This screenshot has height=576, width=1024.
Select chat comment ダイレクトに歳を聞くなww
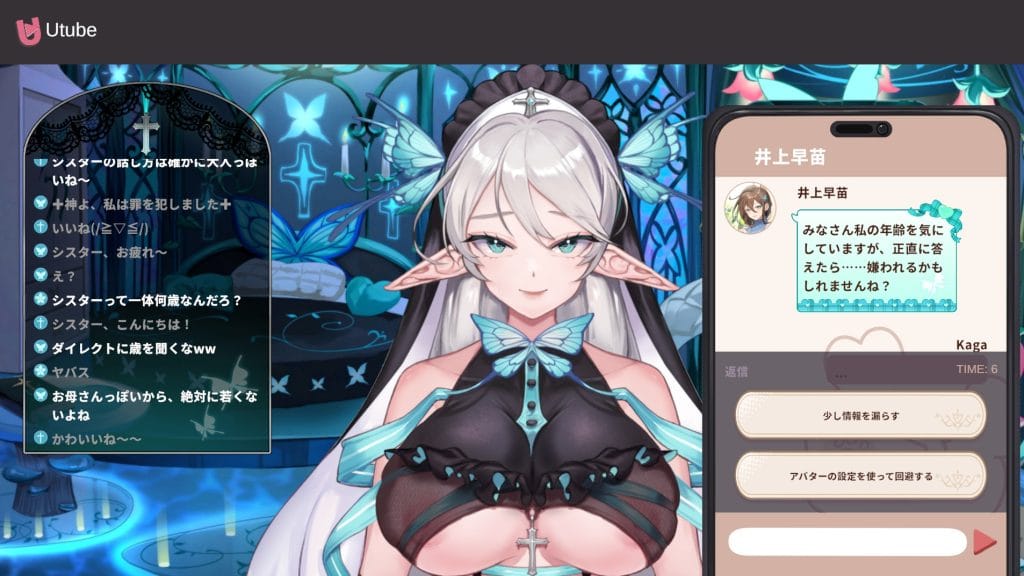coord(134,348)
